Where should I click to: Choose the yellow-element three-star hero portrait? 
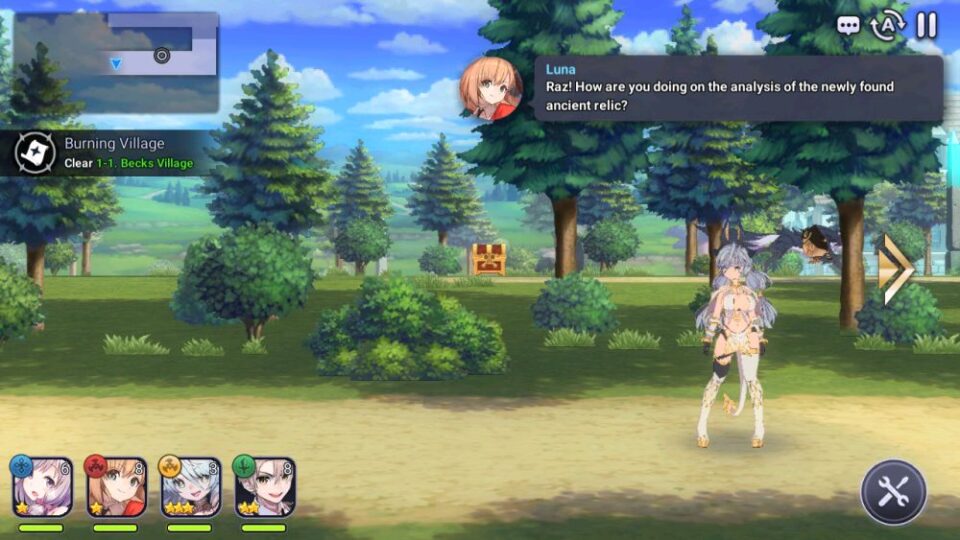(190, 487)
